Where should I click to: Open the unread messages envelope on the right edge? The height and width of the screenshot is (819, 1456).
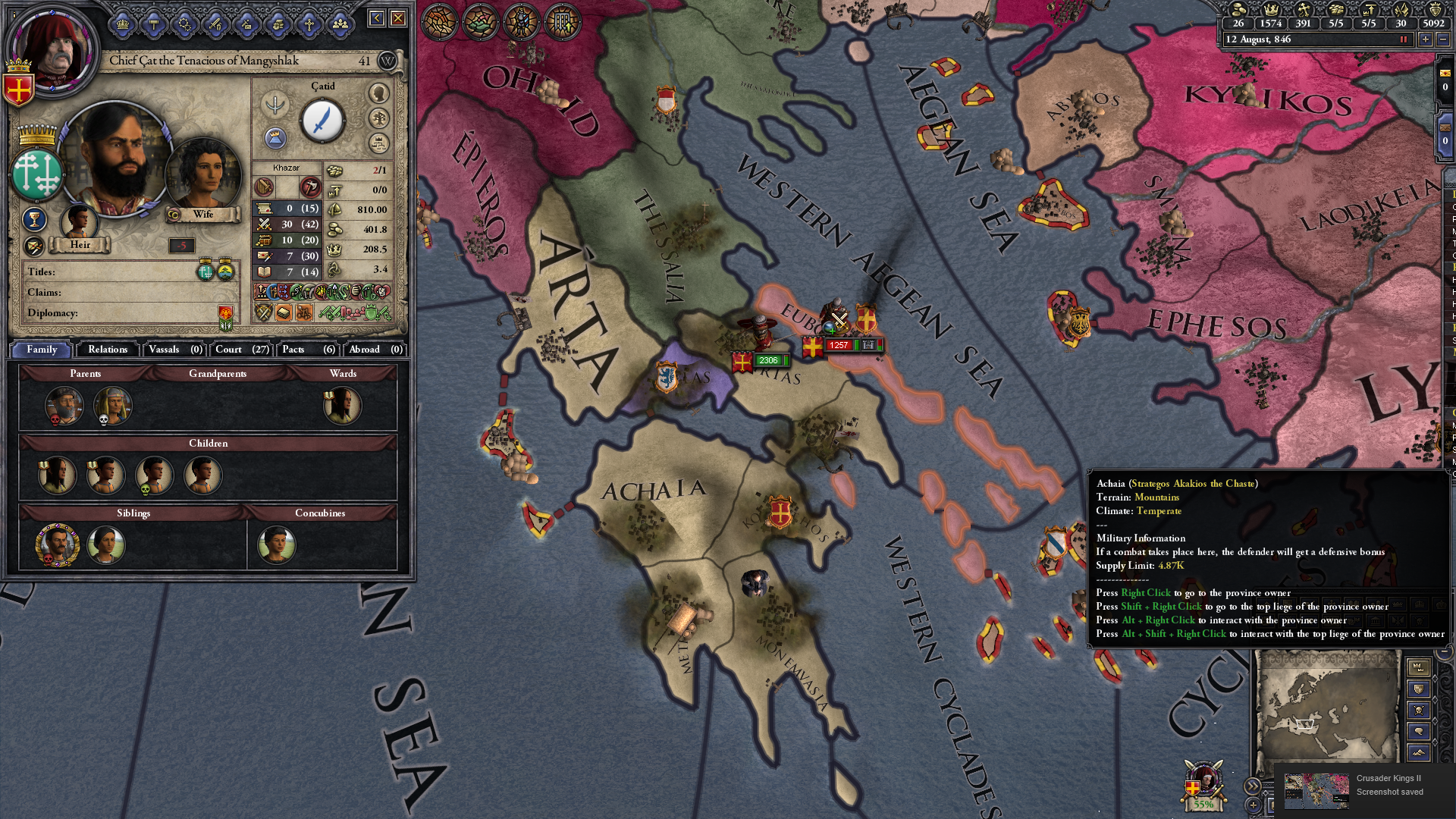pyautogui.click(x=1445, y=73)
